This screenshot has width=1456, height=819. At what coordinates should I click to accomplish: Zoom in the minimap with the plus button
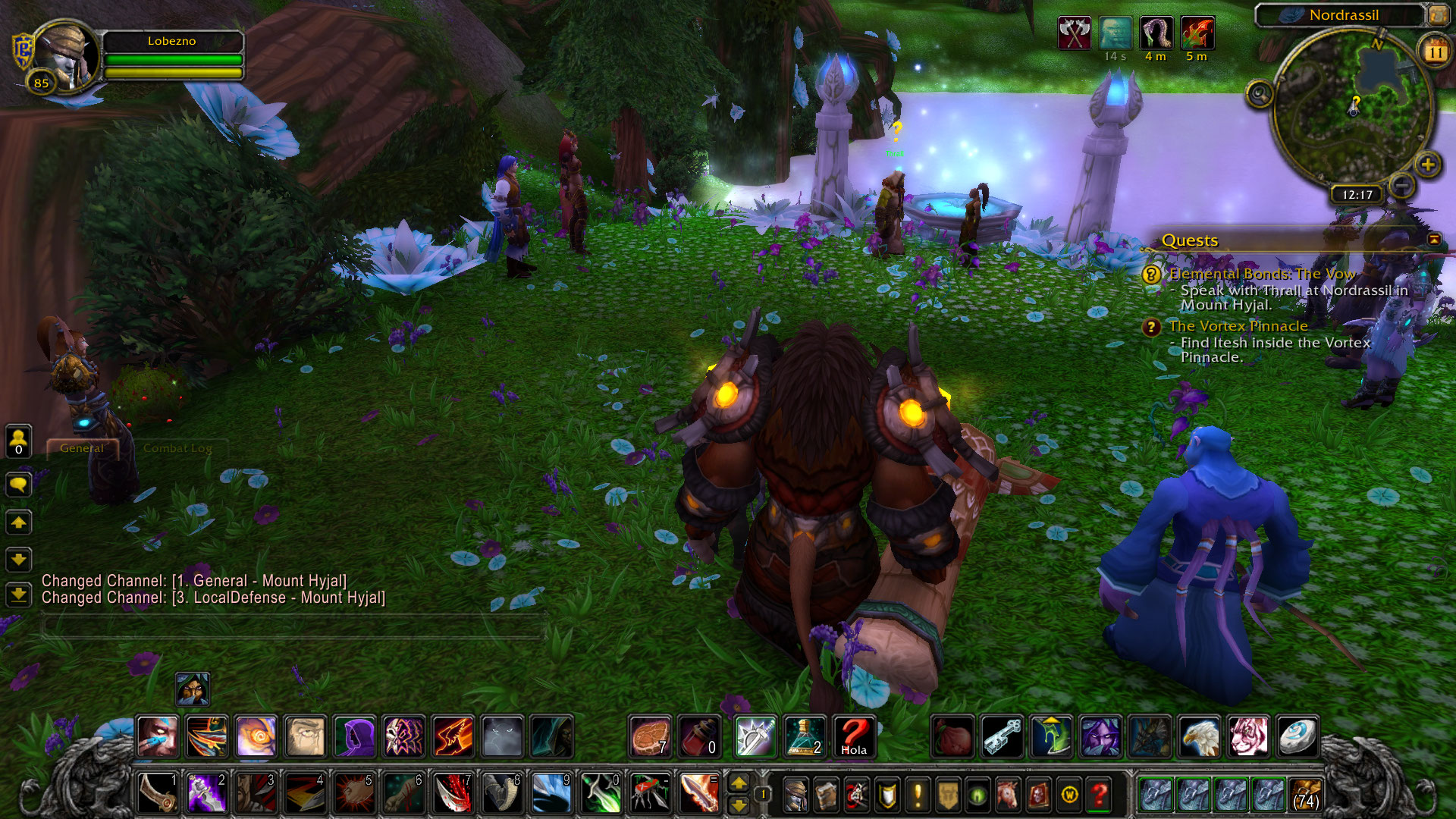(x=1428, y=165)
